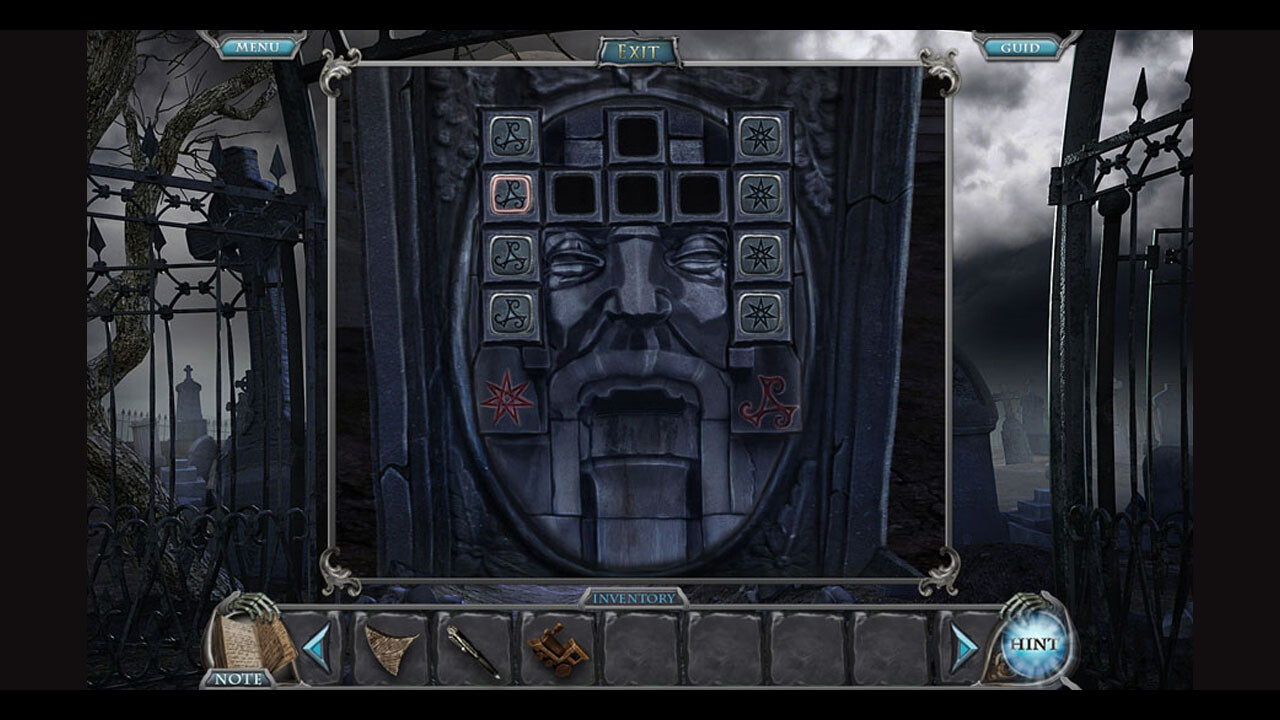Open the Note journal book

(254, 644)
